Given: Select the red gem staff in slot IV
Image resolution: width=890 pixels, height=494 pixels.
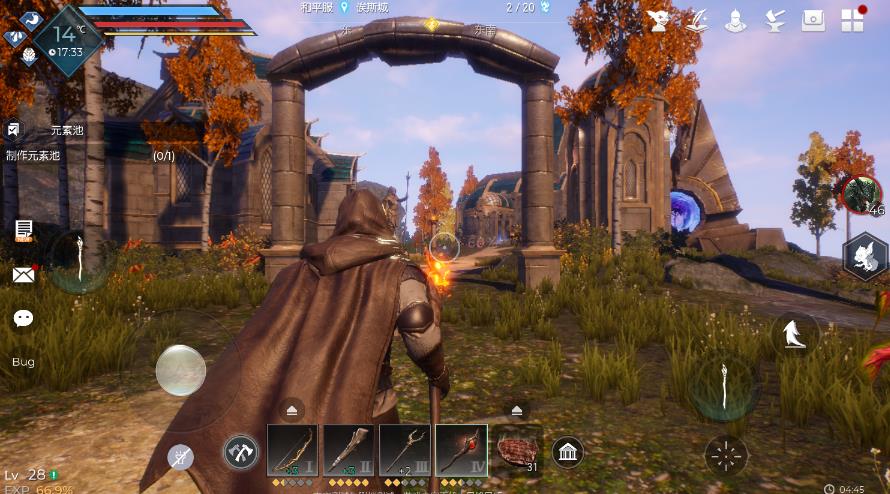Looking at the screenshot, I should click(x=462, y=451).
